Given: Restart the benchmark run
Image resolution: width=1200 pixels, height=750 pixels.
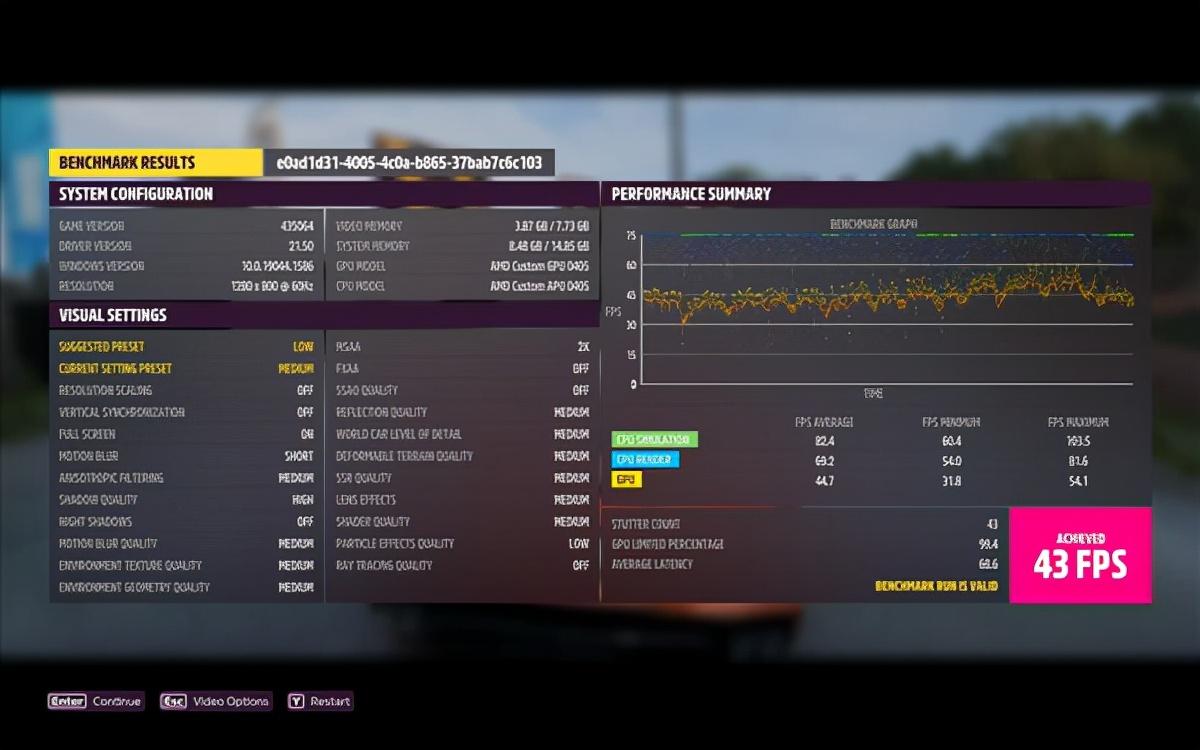Looking at the screenshot, I should click(320, 701).
